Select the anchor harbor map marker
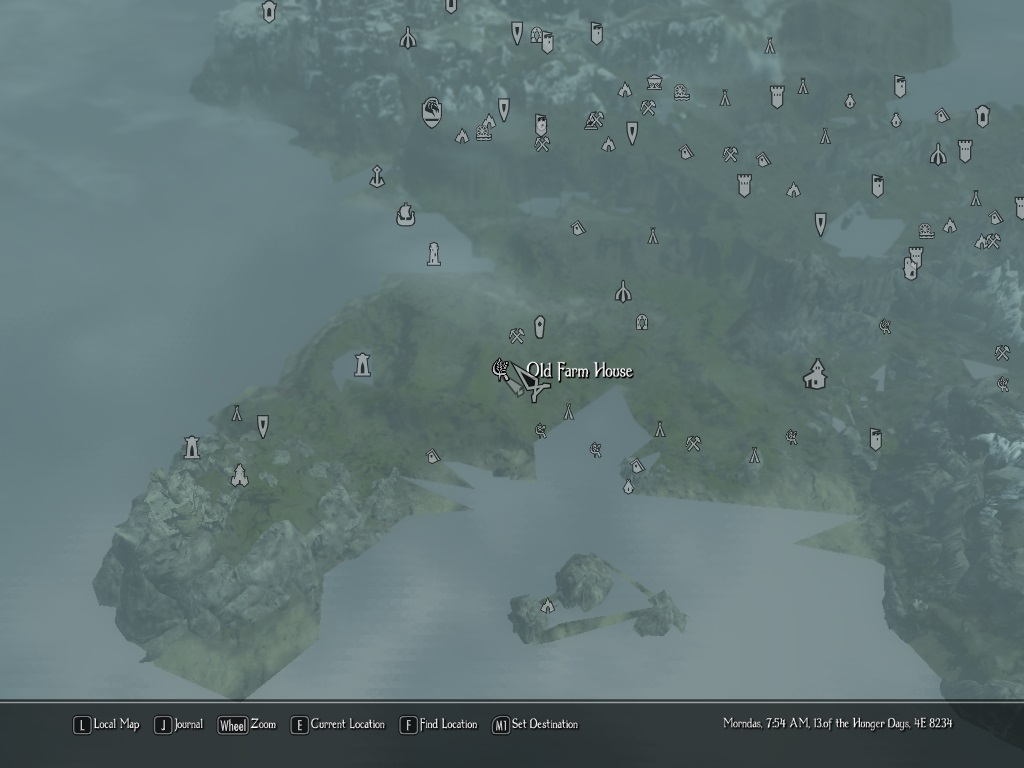Image resolution: width=1024 pixels, height=768 pixels. [x=376, y=176]
